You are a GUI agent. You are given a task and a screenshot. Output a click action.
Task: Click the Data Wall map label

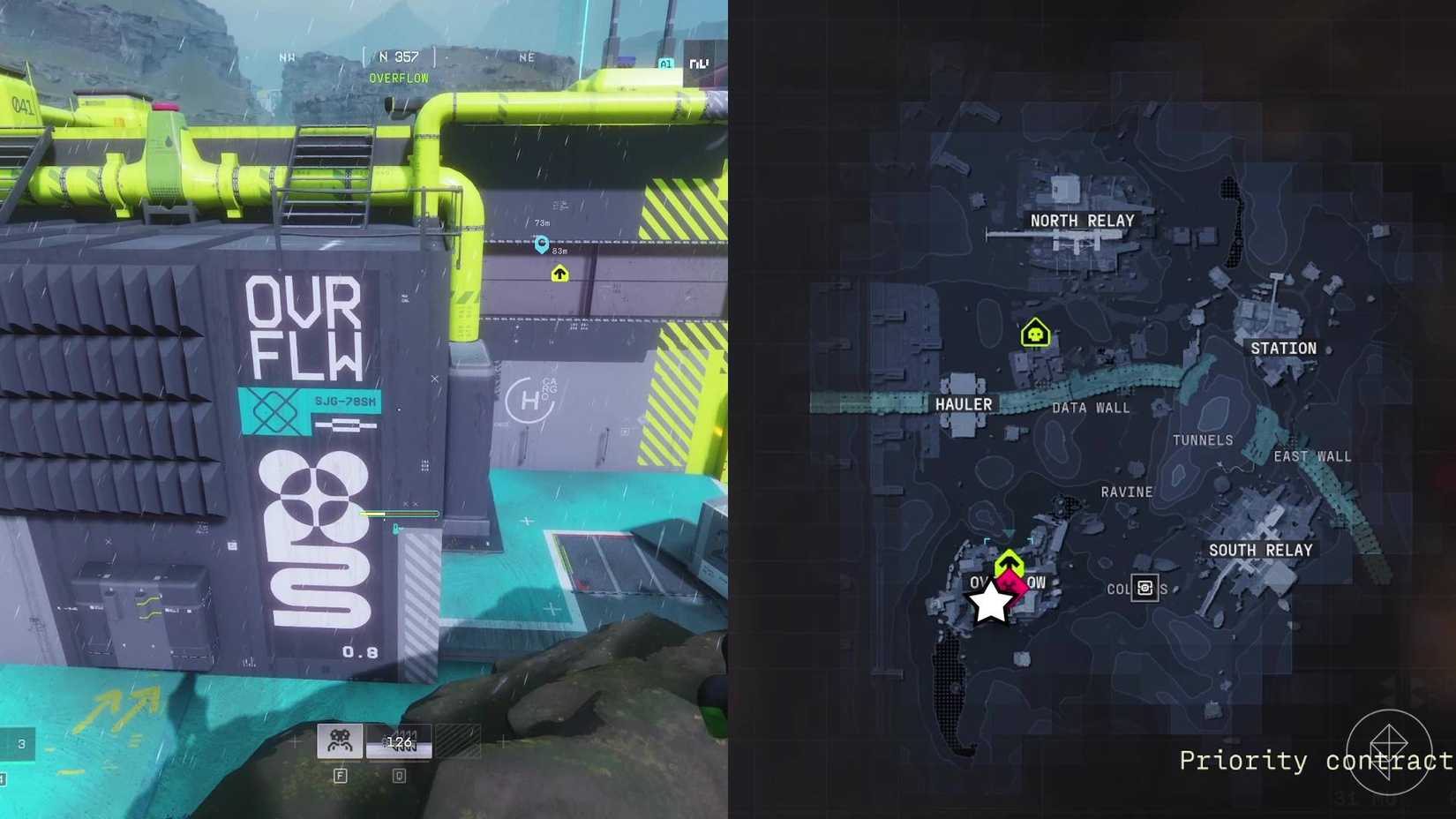pyautogui.click(x=1092, y=408)
